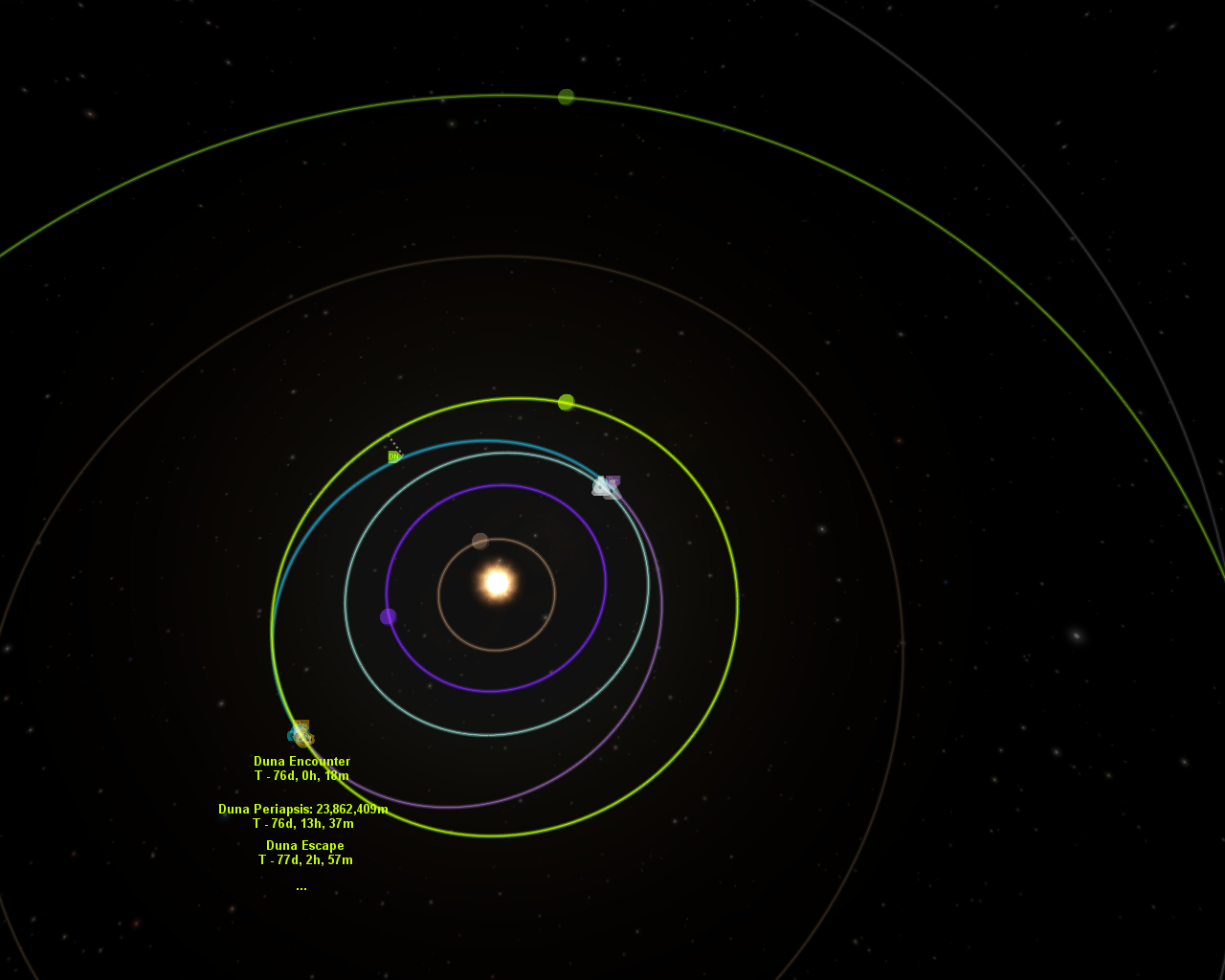
Task: Focus the Sun at the map center
Action: (497, 582)
